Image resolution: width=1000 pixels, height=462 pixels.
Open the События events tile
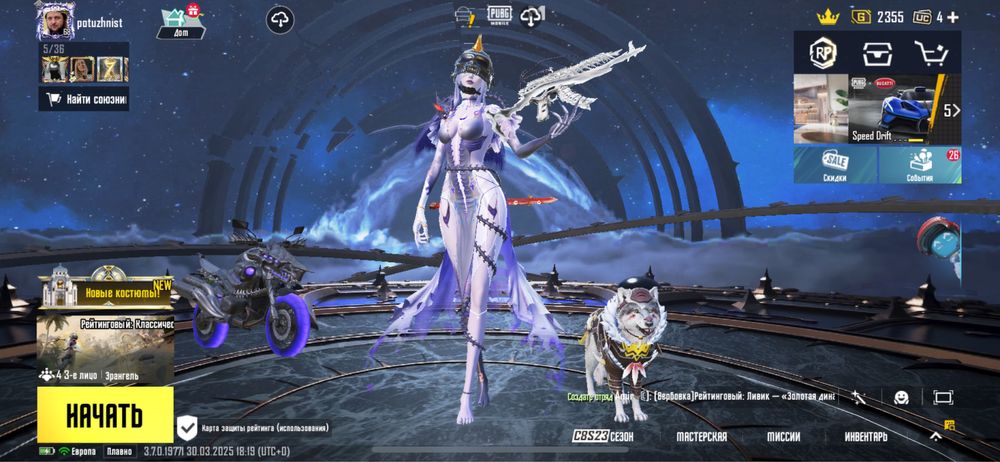point(919,165)
